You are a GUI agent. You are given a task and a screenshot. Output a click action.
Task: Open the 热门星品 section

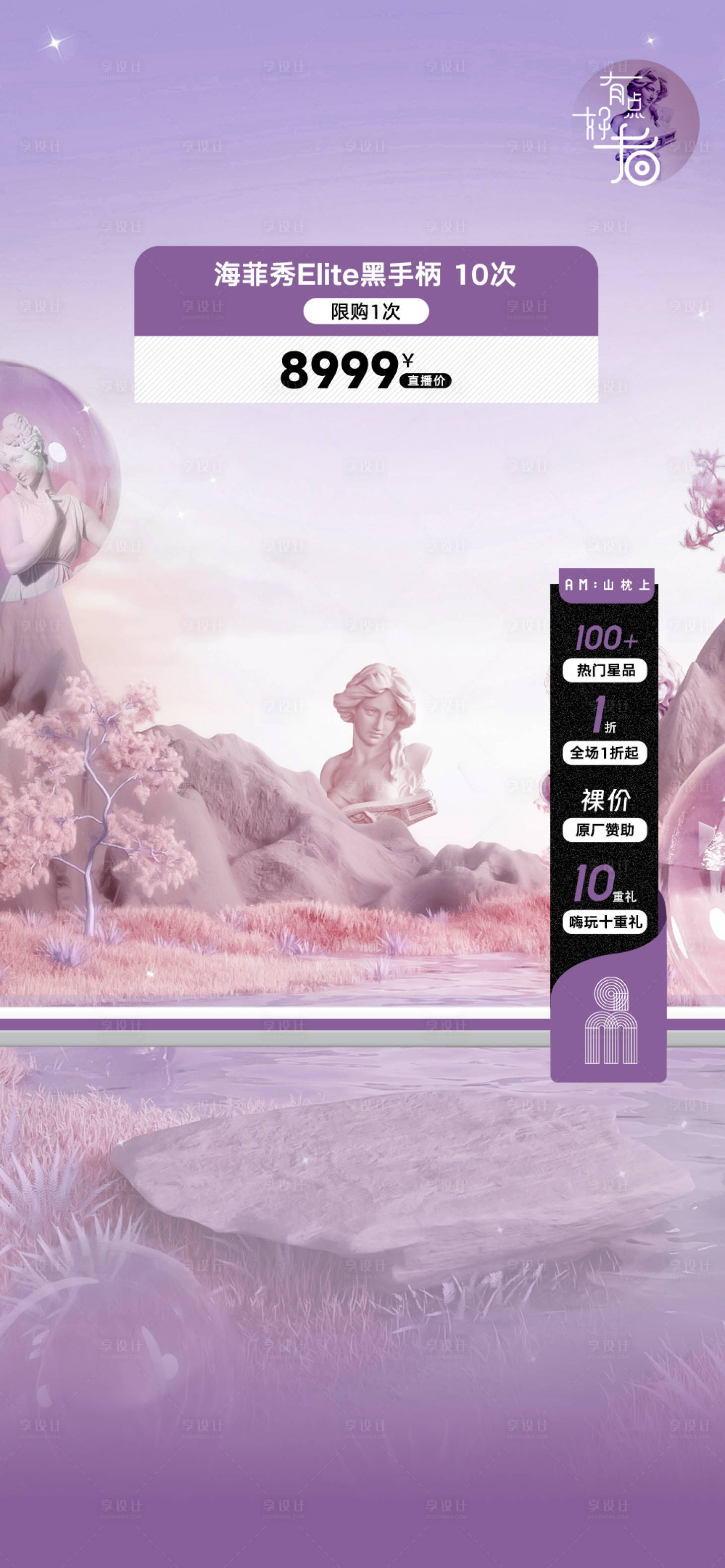(605, 670)
